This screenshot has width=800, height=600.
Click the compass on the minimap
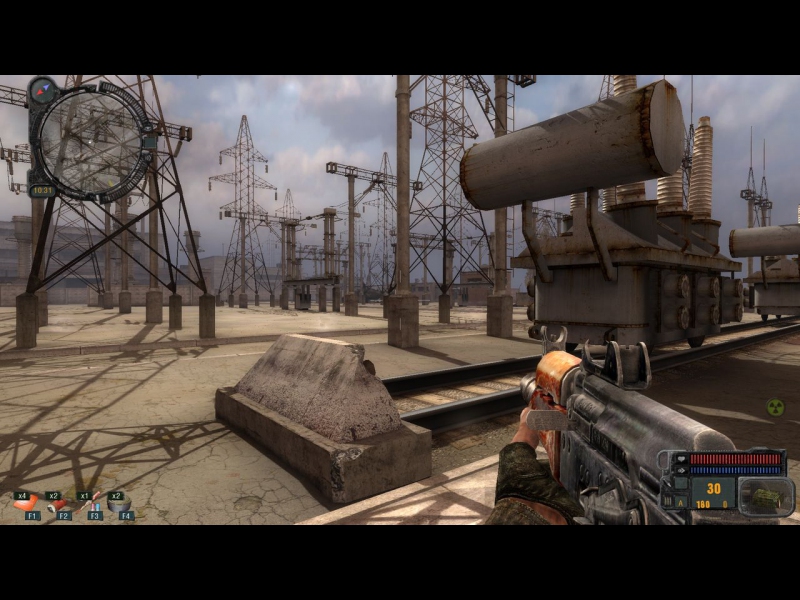[43, 91]
